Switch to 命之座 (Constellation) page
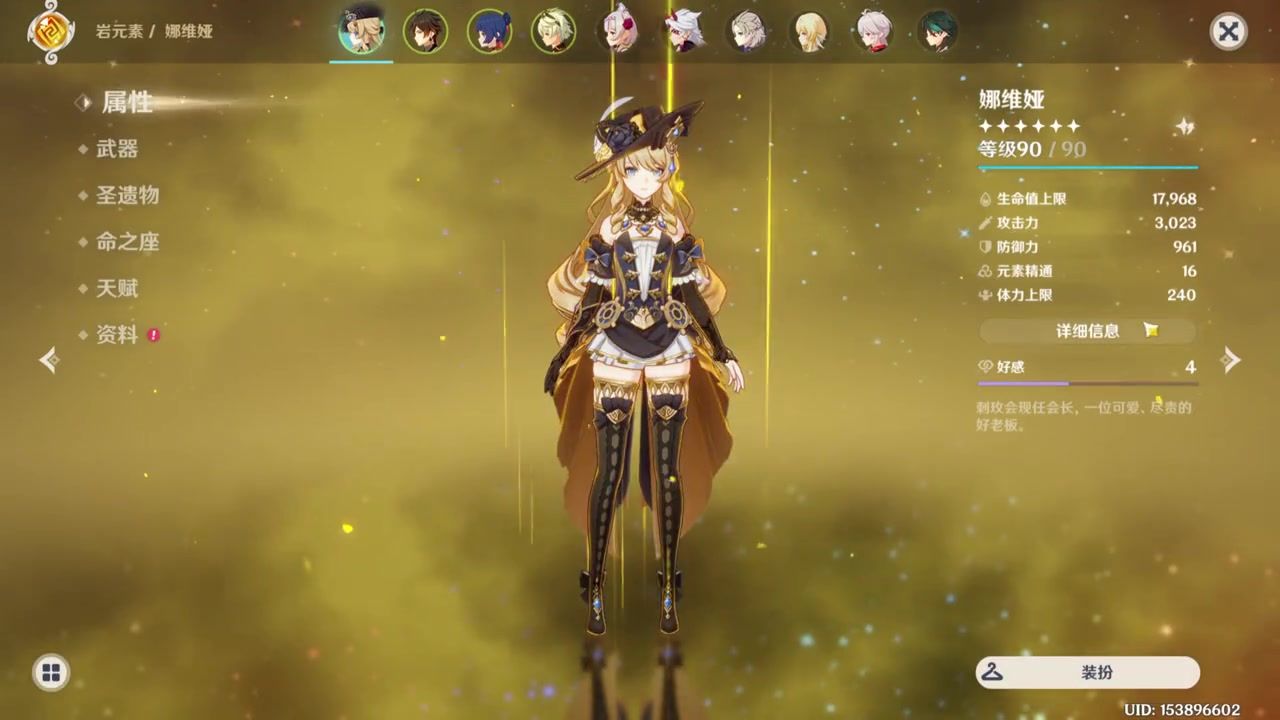The width and height of the screenshot is (1280, 720). 127,242
